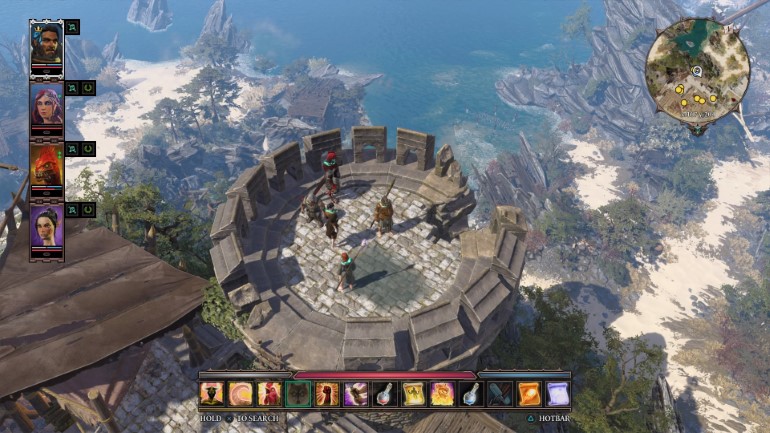
Task: Activate the red rooster skill icon
Action: pos(269,394)
